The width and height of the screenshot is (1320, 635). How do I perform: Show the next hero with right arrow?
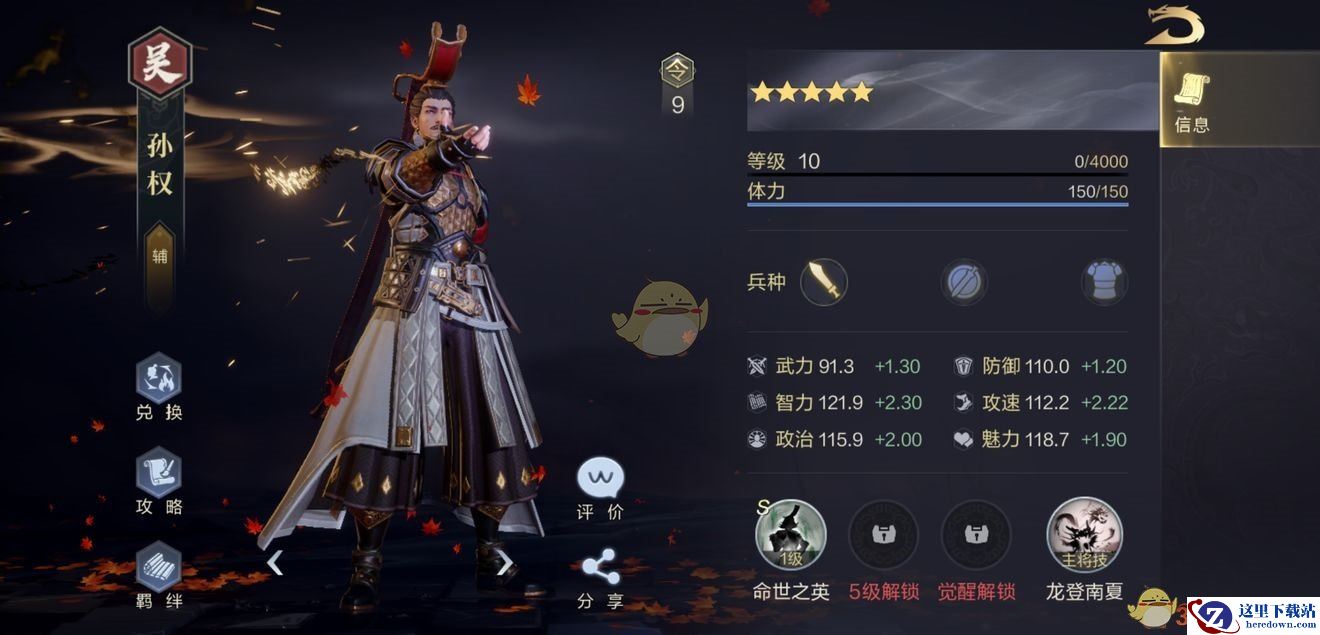[x=505, y=563]
